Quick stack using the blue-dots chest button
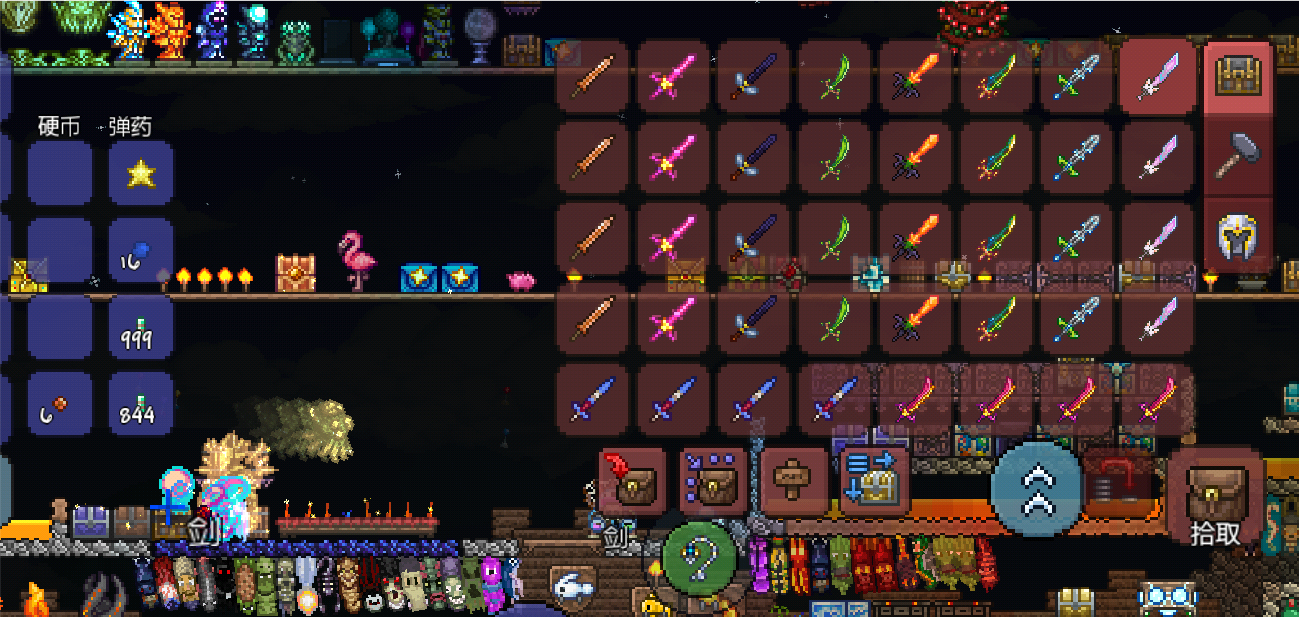Viewport: 1299px width, 617px height. (x=713, y=480)
